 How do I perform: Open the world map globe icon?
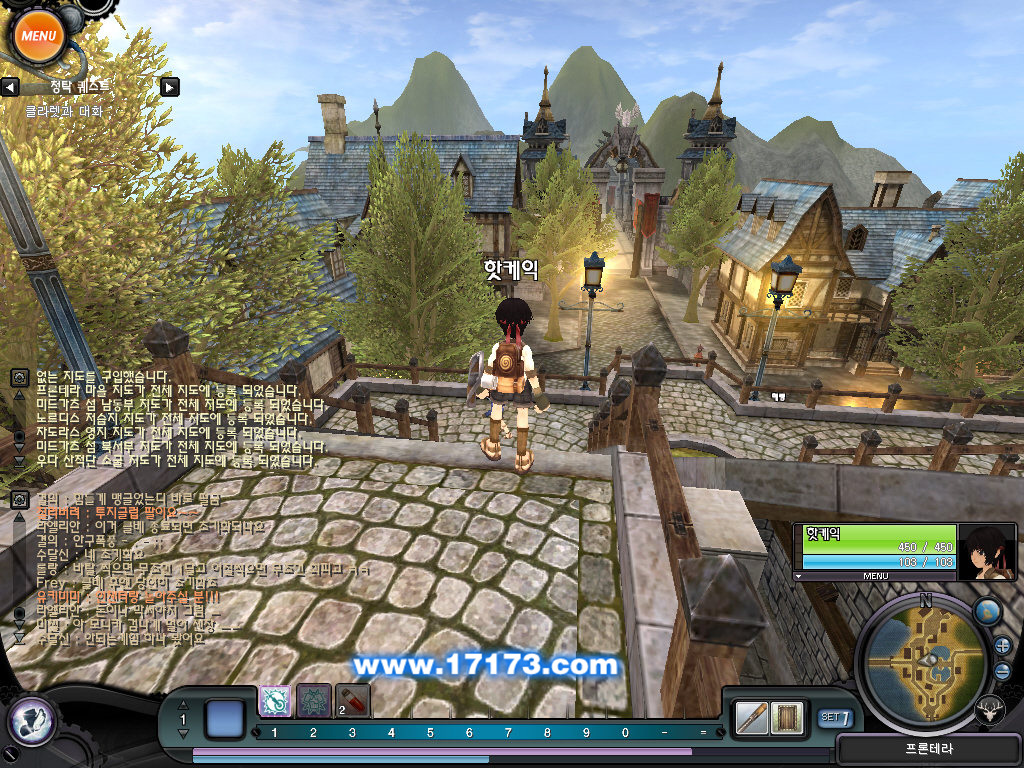pos(986,611)
